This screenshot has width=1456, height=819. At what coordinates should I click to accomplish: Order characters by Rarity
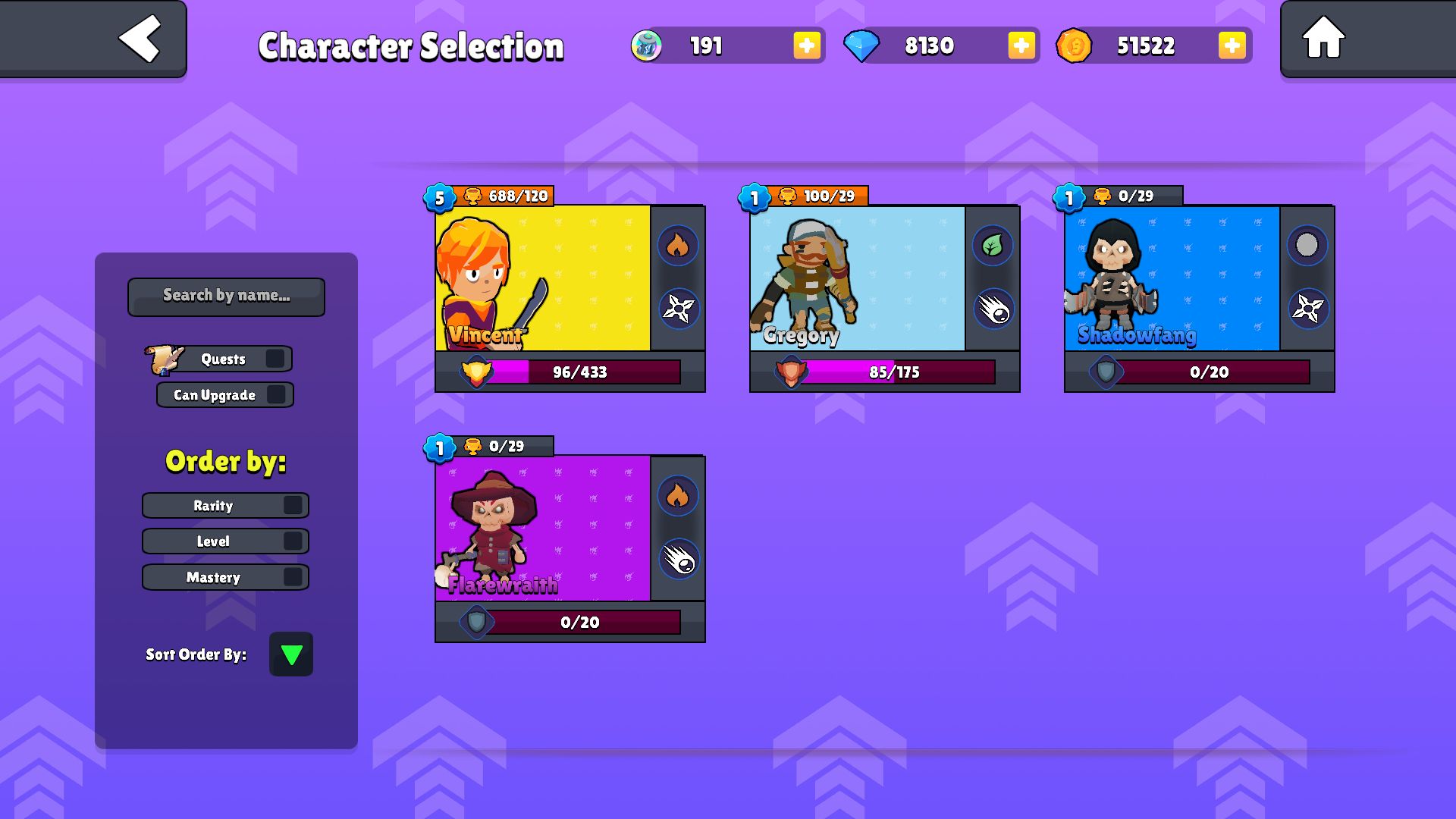(x=293, y=505)
